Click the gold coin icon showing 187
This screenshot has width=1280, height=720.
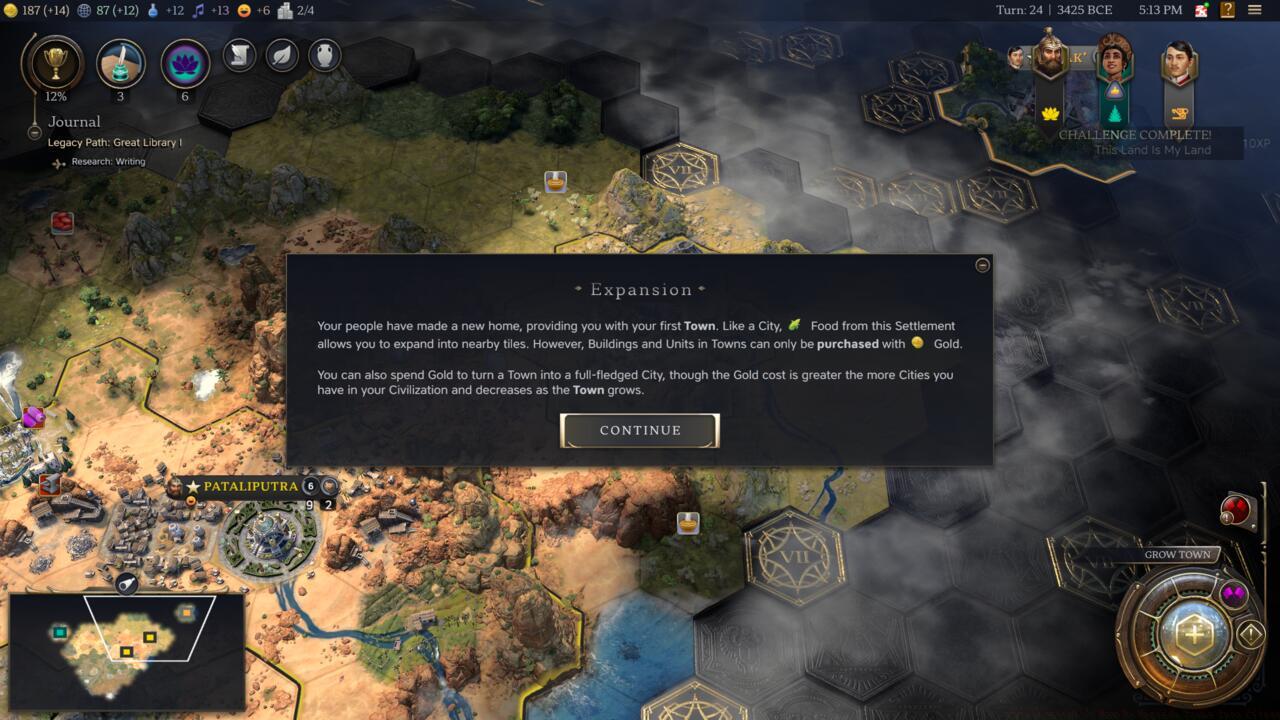[12, 10]
